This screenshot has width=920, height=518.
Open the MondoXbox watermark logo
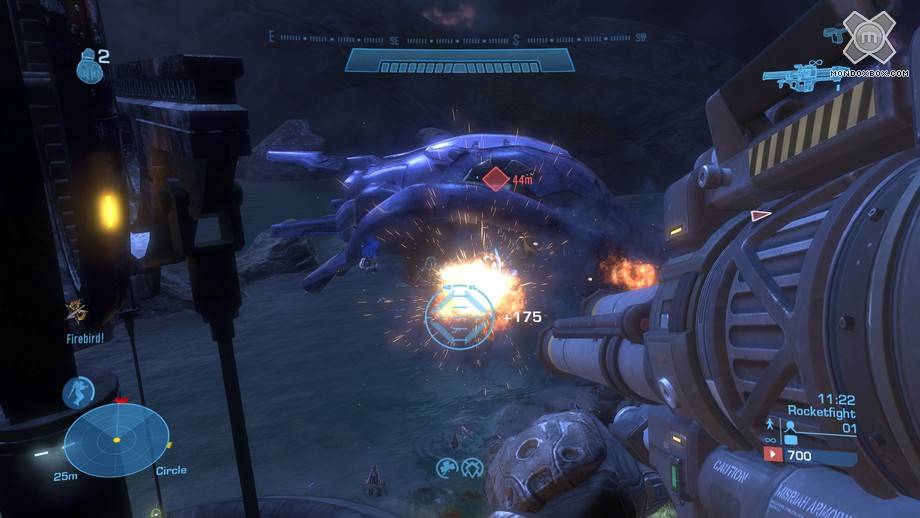(x=868, y=42)
